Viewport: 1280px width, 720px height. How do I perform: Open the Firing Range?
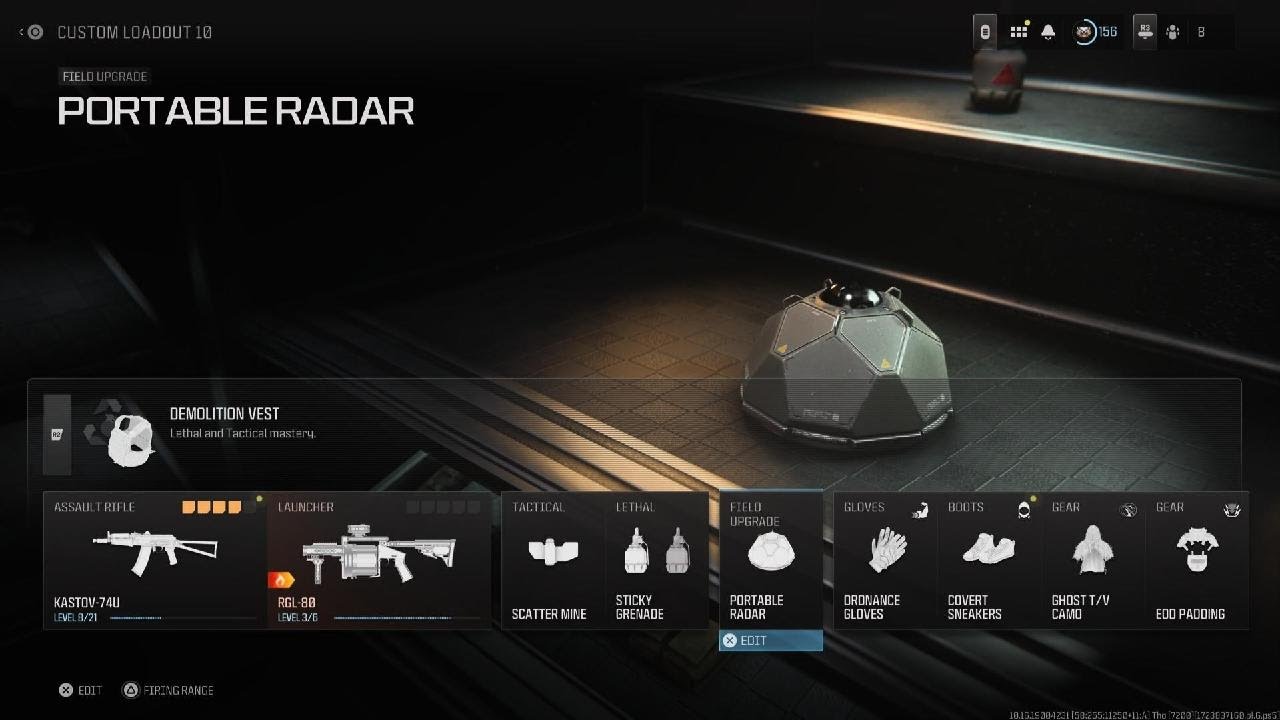coord(168,690)
